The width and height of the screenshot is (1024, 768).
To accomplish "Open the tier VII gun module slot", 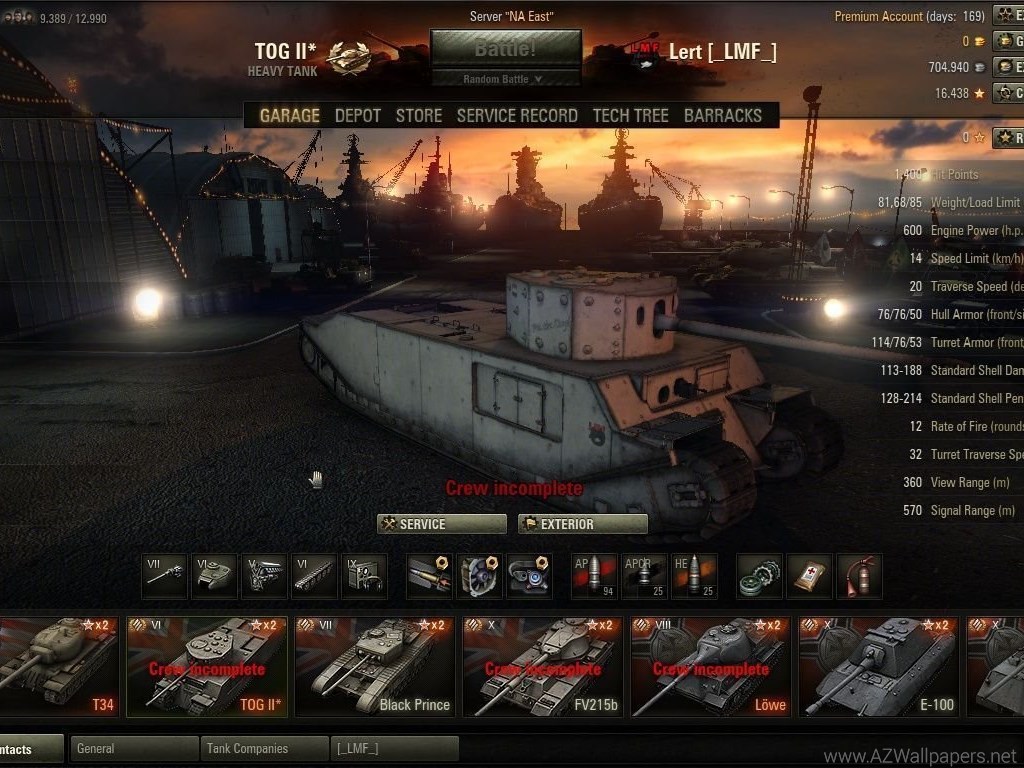I will 164,576.
